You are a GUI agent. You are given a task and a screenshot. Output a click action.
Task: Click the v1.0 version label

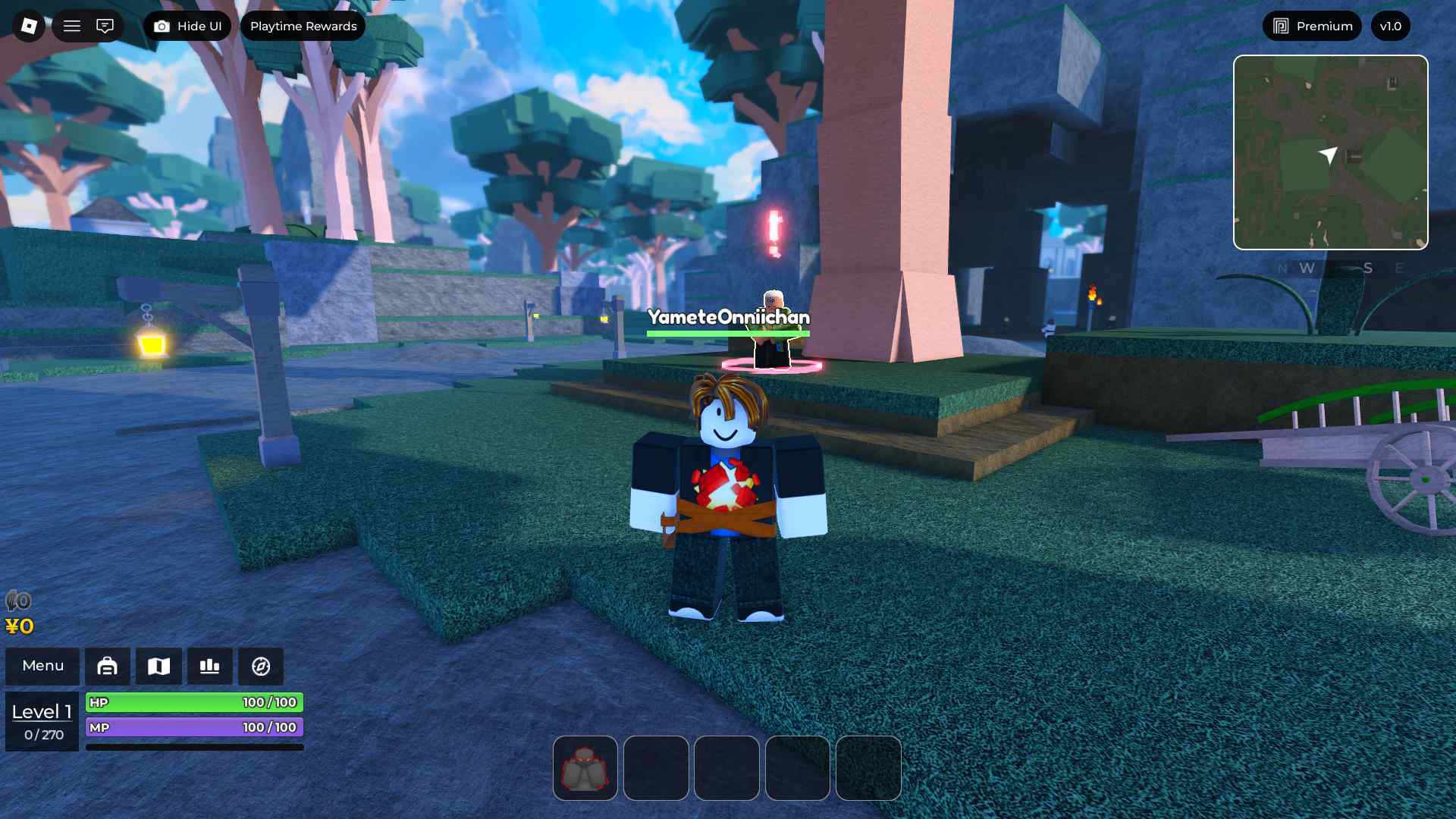pyautogui.click(x=1390, y=25)
